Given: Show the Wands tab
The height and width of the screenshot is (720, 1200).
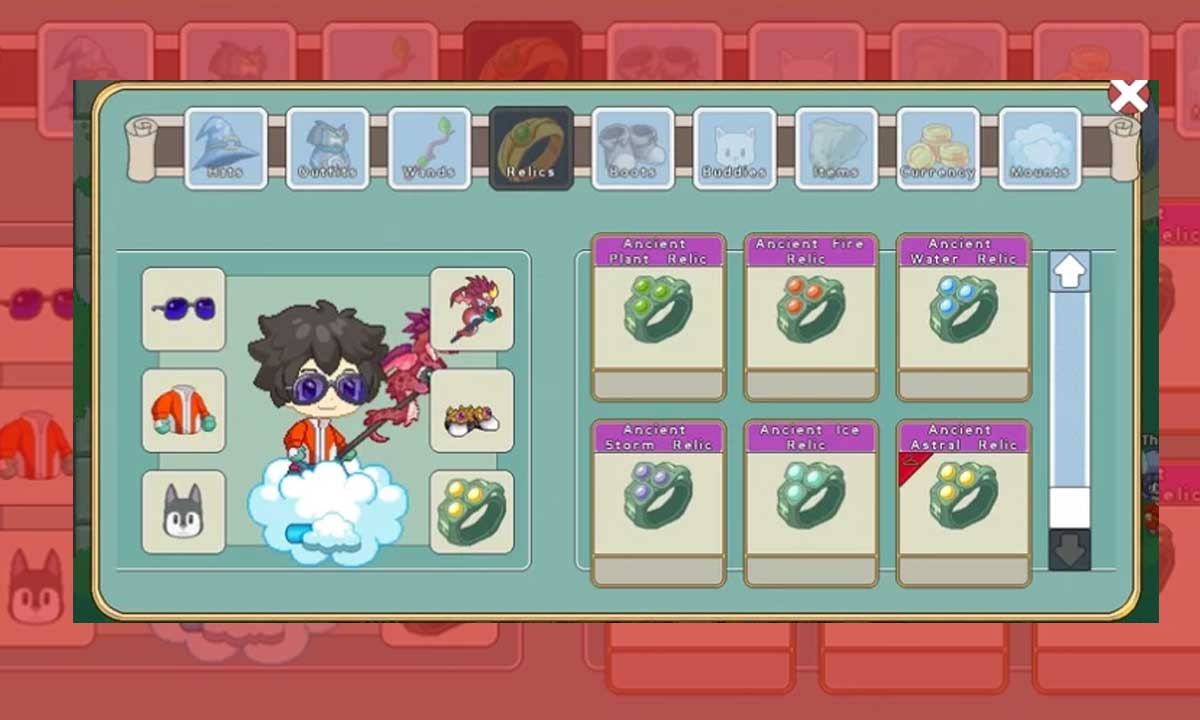Looking at the screenshot, I should coord(429,148).
